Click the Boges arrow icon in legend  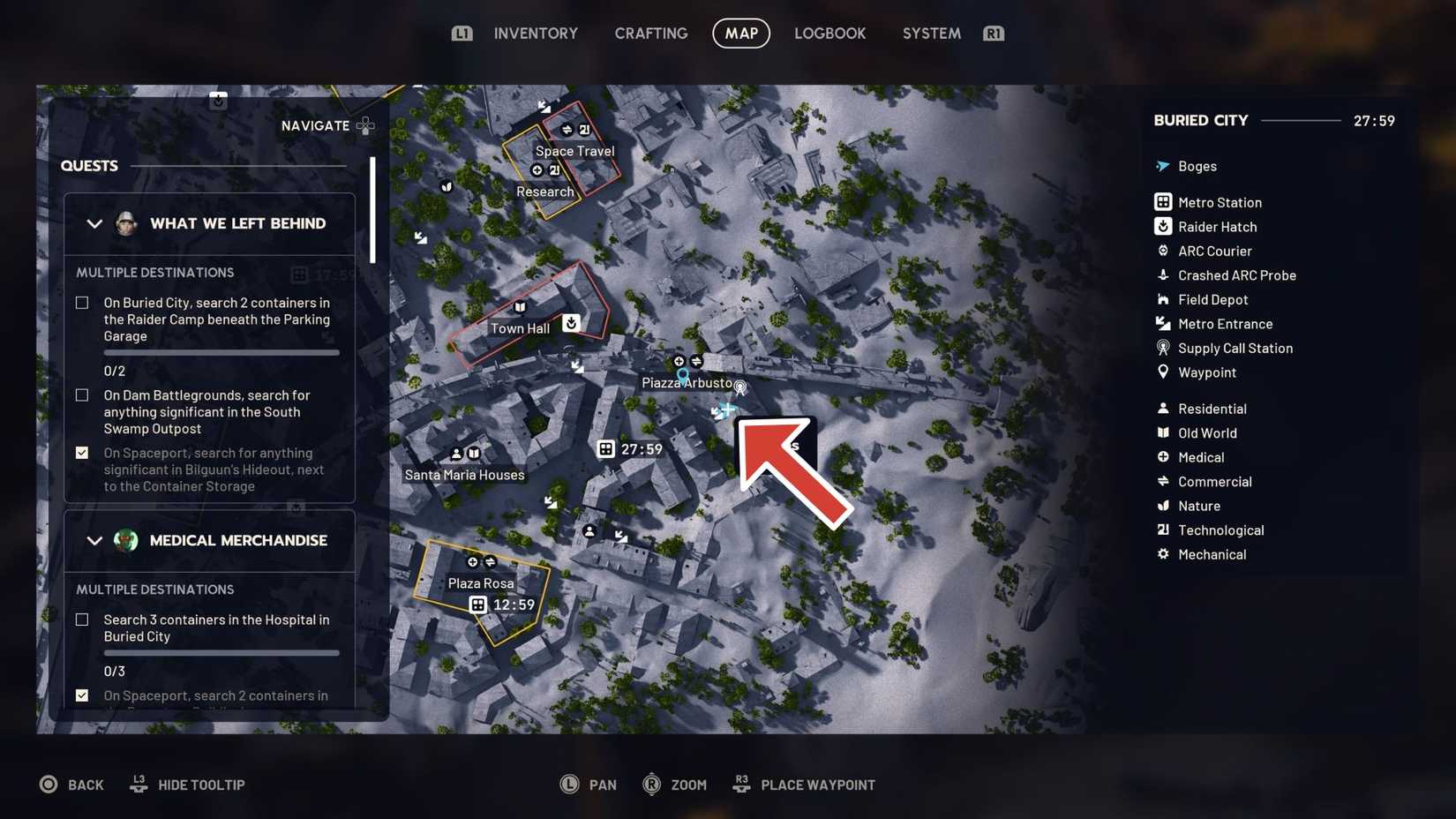coord(1161,166)
